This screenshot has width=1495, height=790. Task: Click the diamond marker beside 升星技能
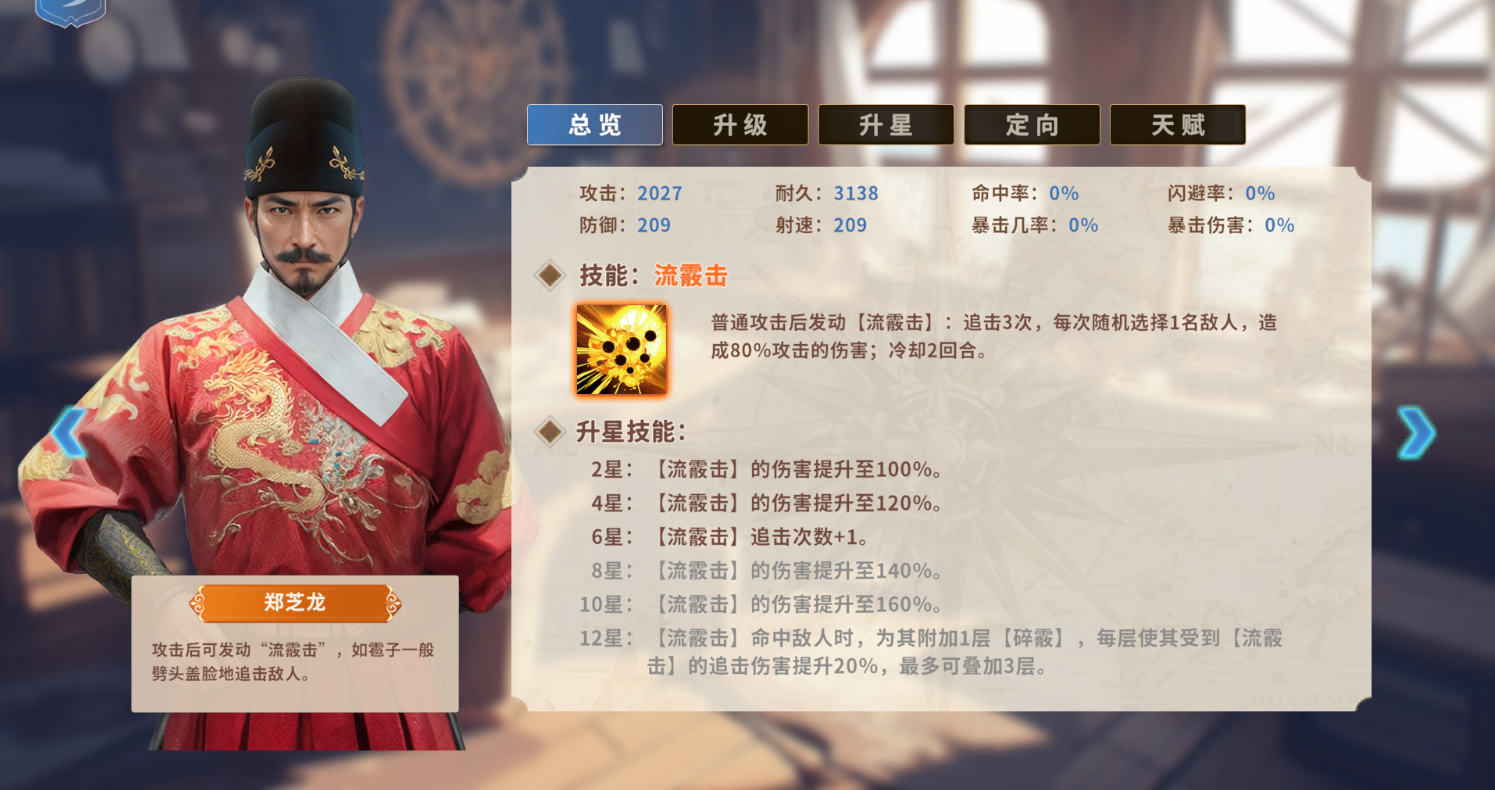[x=549, y=432]
